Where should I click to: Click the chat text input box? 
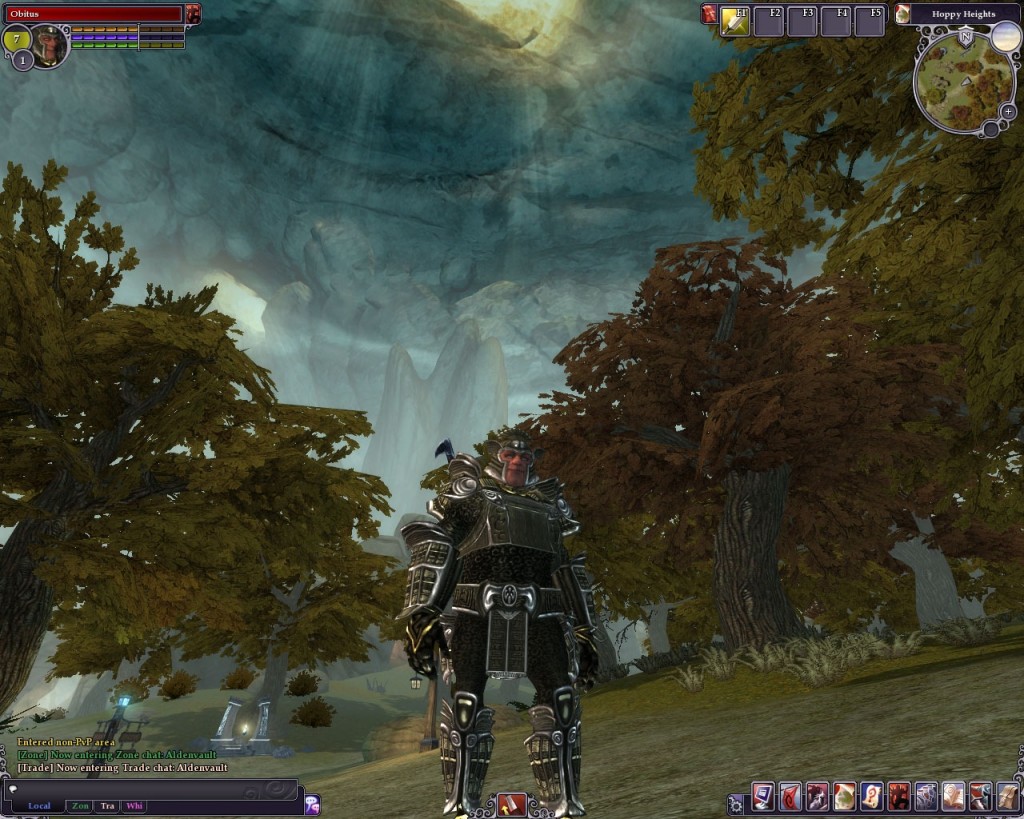coord(150,788)
